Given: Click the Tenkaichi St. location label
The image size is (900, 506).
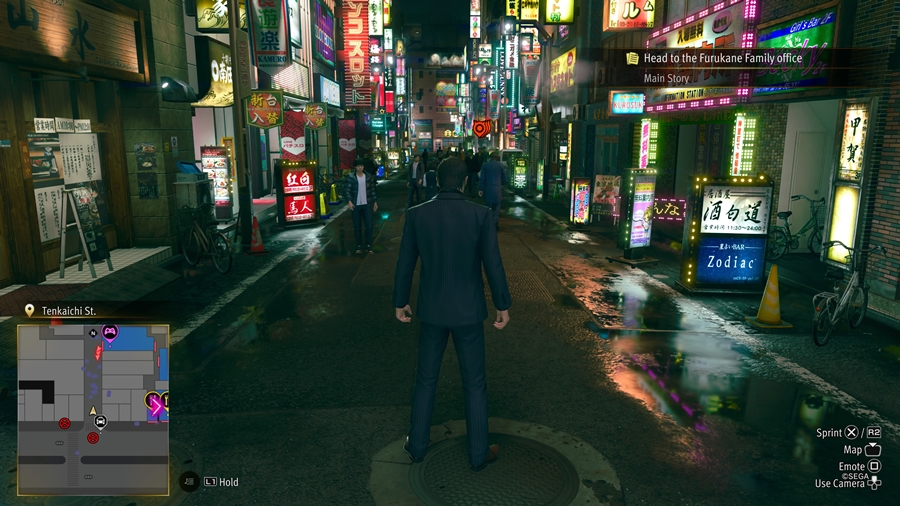Looking at the screenshot, I should click(68, 311).
